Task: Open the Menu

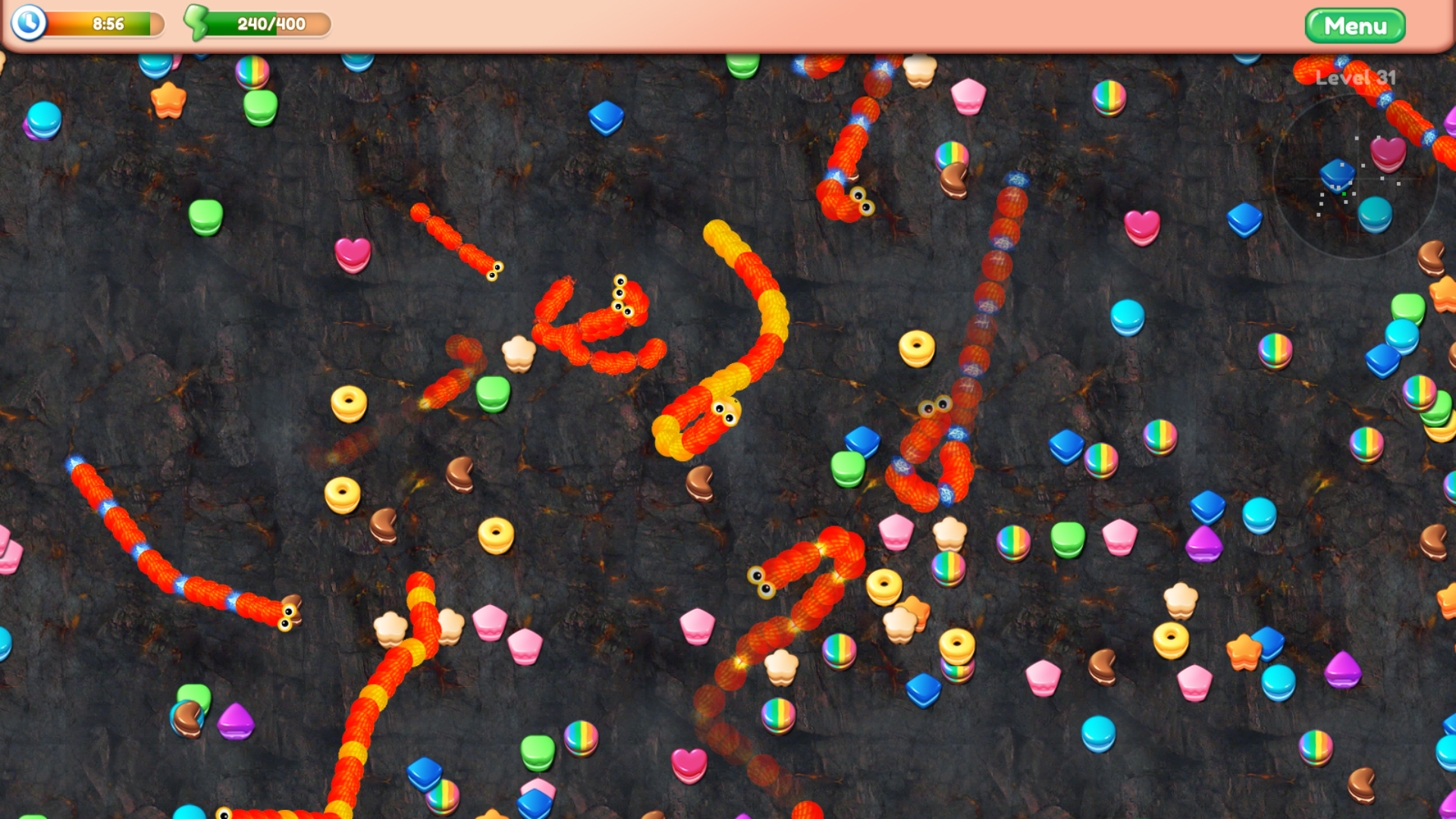Action: click(1356, 25)
